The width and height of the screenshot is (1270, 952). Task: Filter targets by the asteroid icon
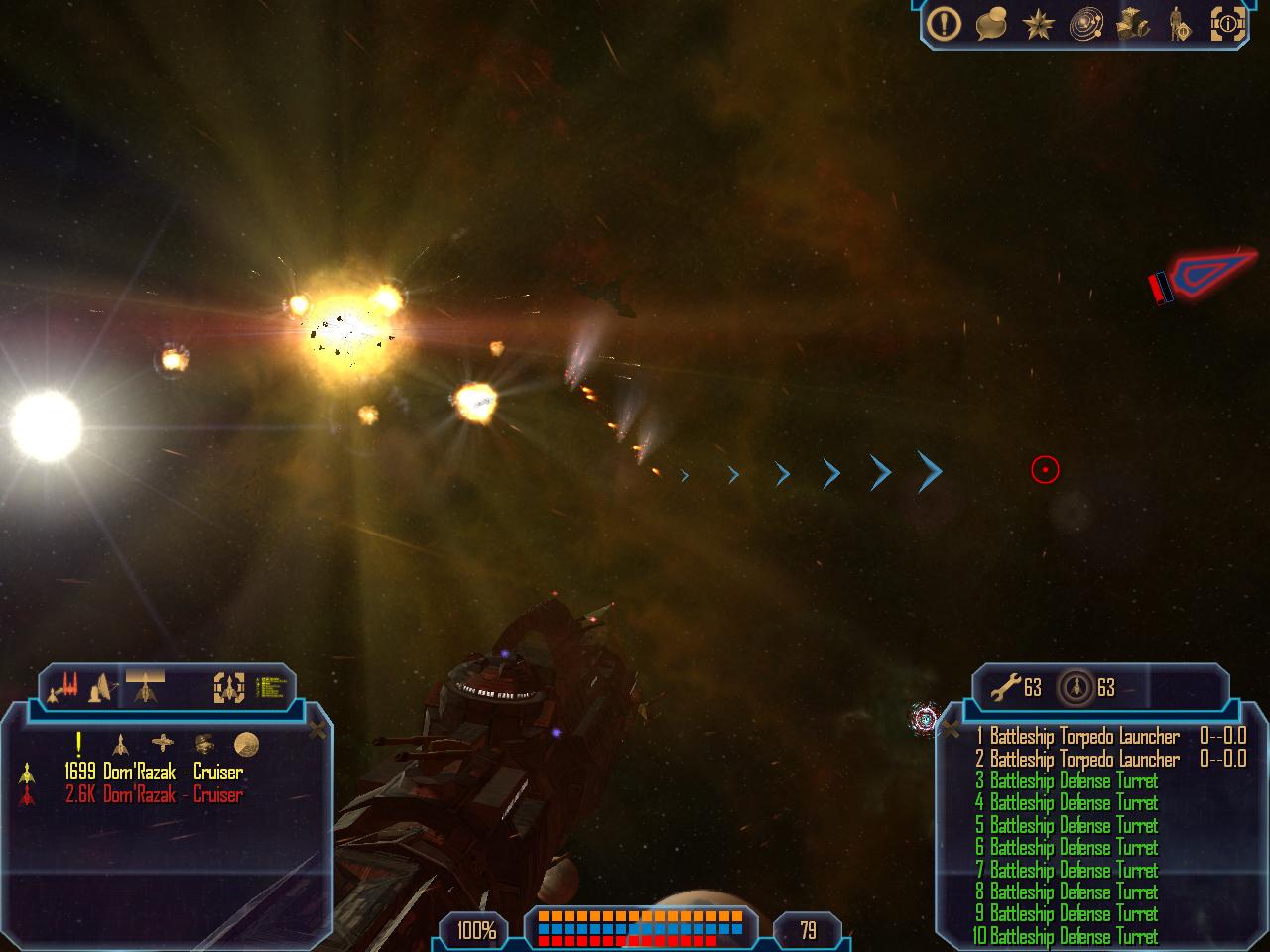point(205,744)
